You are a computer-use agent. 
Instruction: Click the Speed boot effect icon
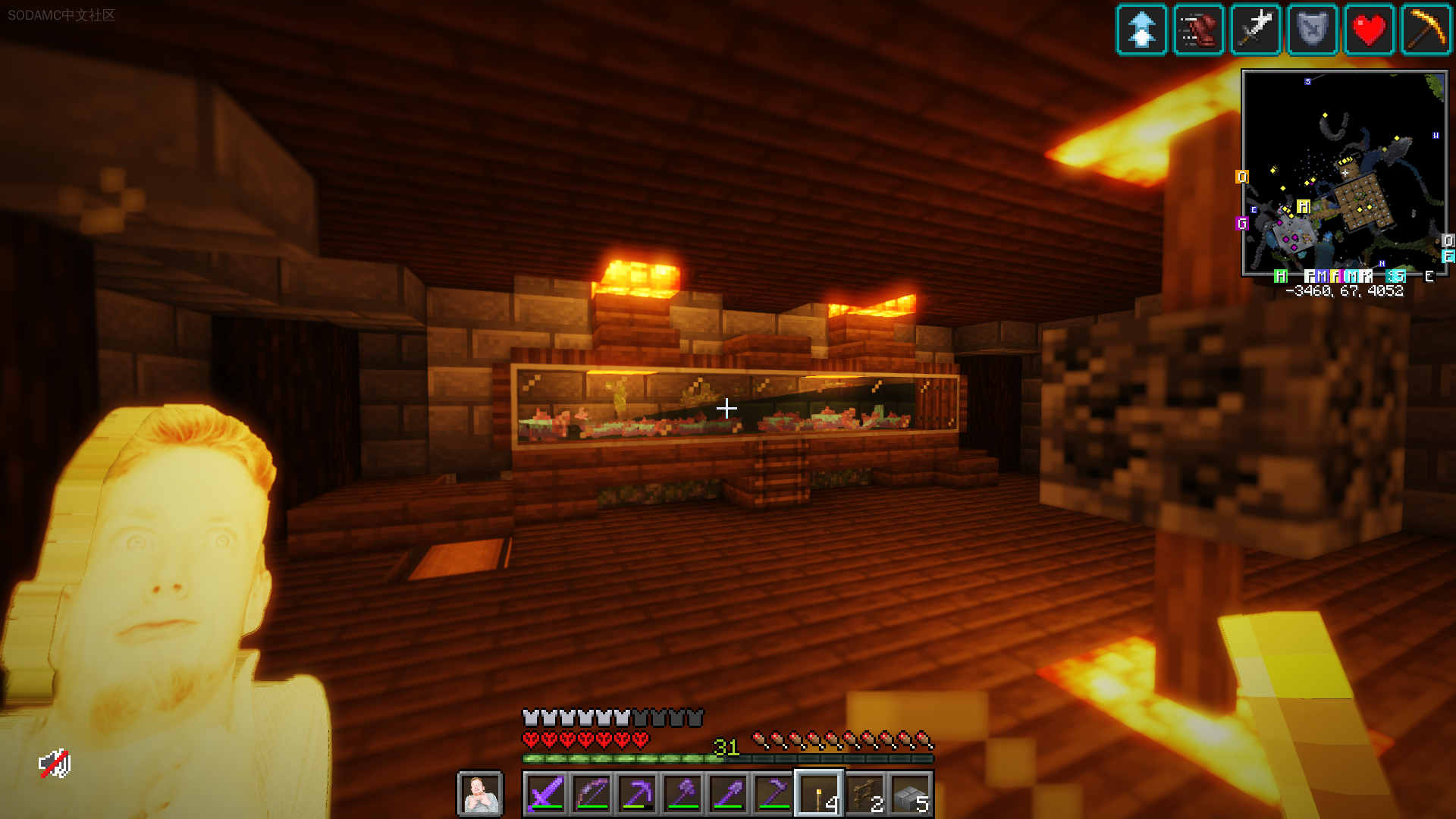click(1198, 30)
